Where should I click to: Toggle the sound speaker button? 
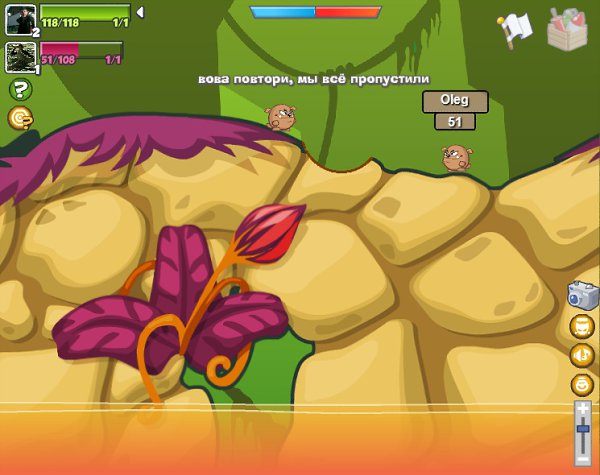coord(582,355)
